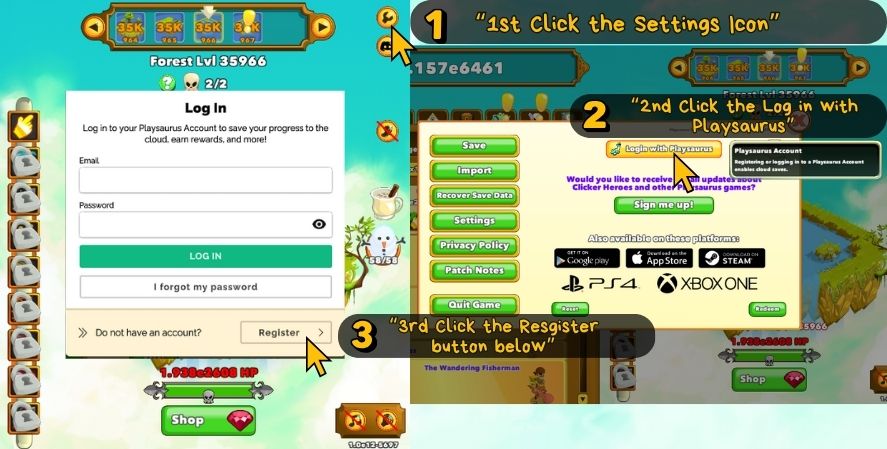Open the Settings menu entry
Viewport: 887px width, 449px height.
[x=474, y=221]
